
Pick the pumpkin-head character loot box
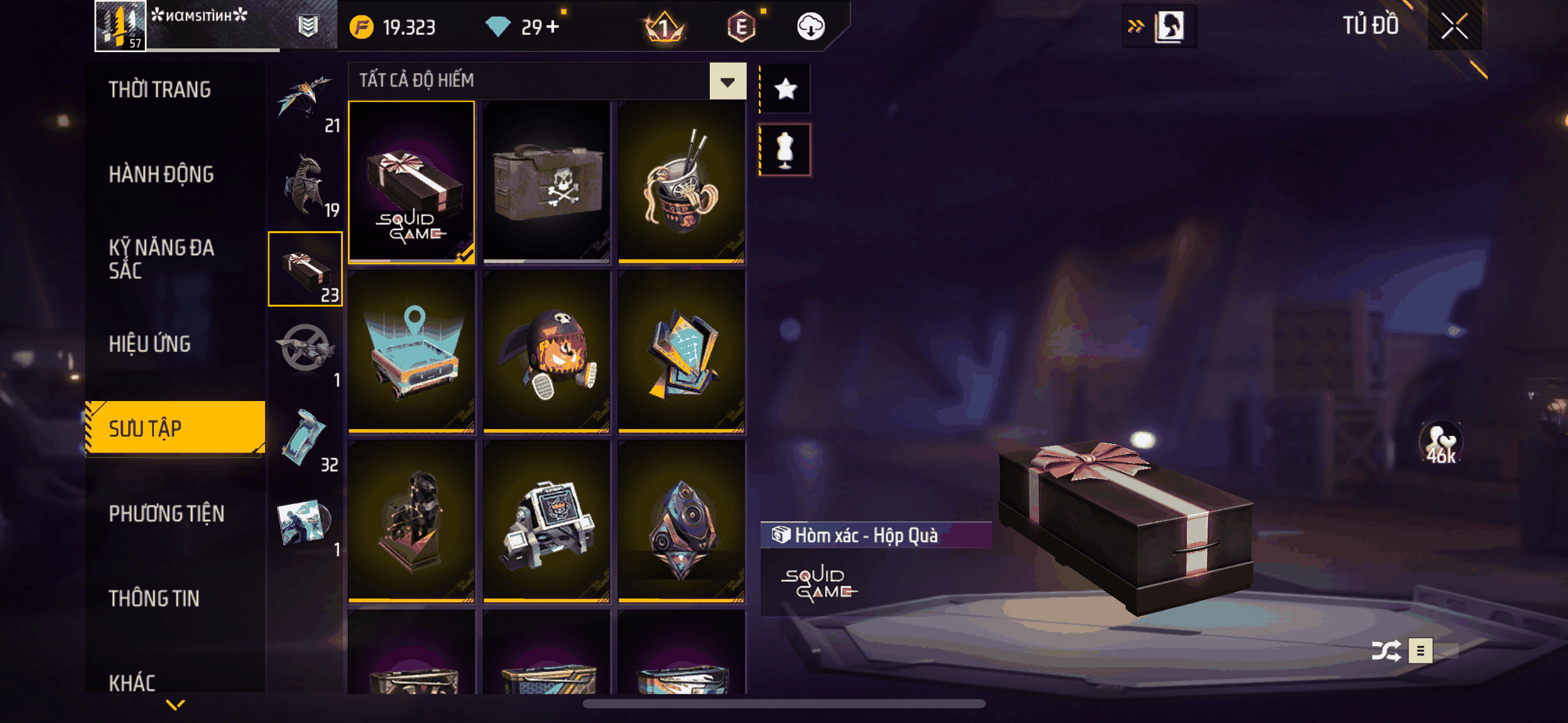(x=547, y=353)
